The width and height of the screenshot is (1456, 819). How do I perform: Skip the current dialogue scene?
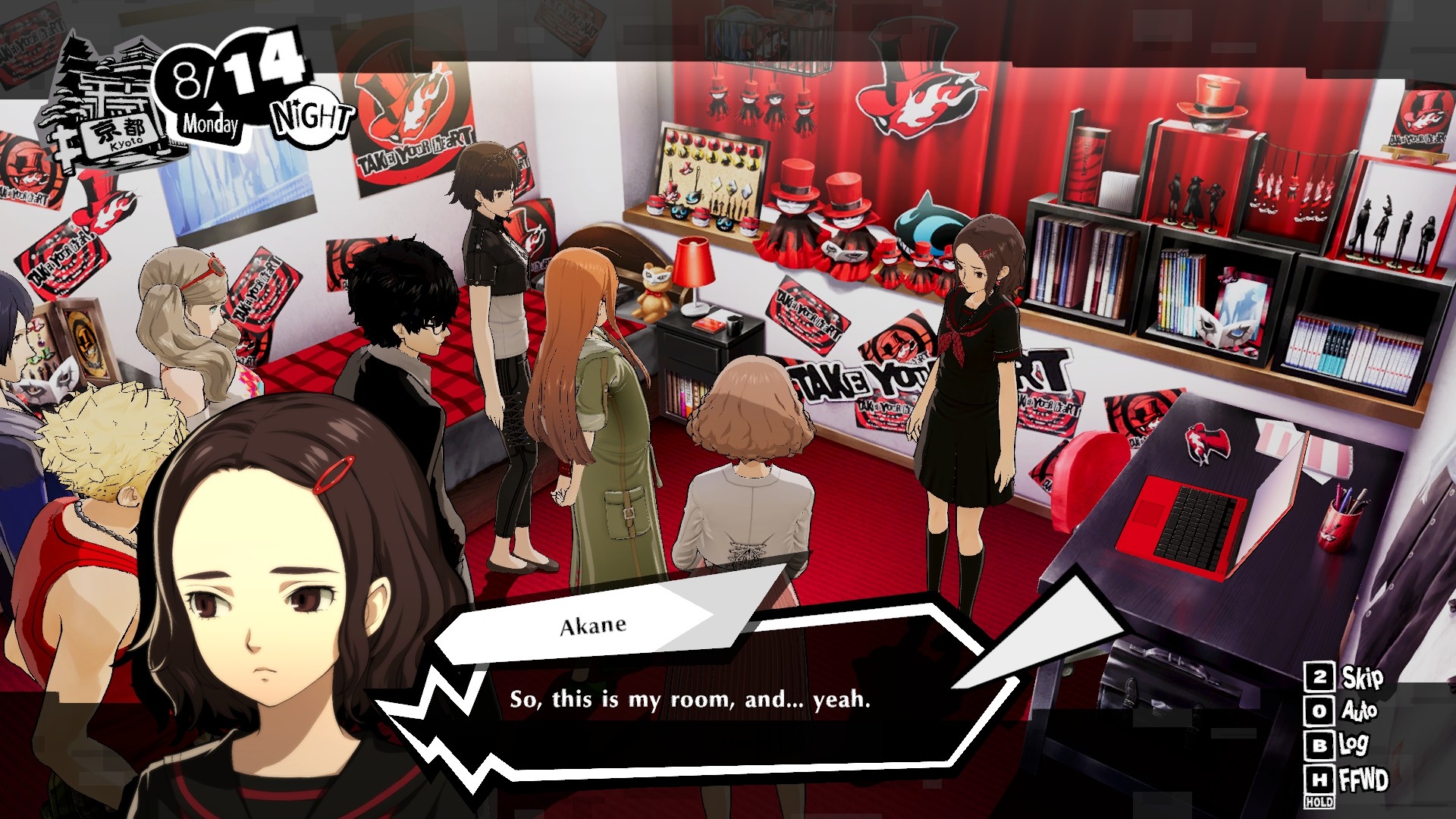click(x=1345, y=677)
